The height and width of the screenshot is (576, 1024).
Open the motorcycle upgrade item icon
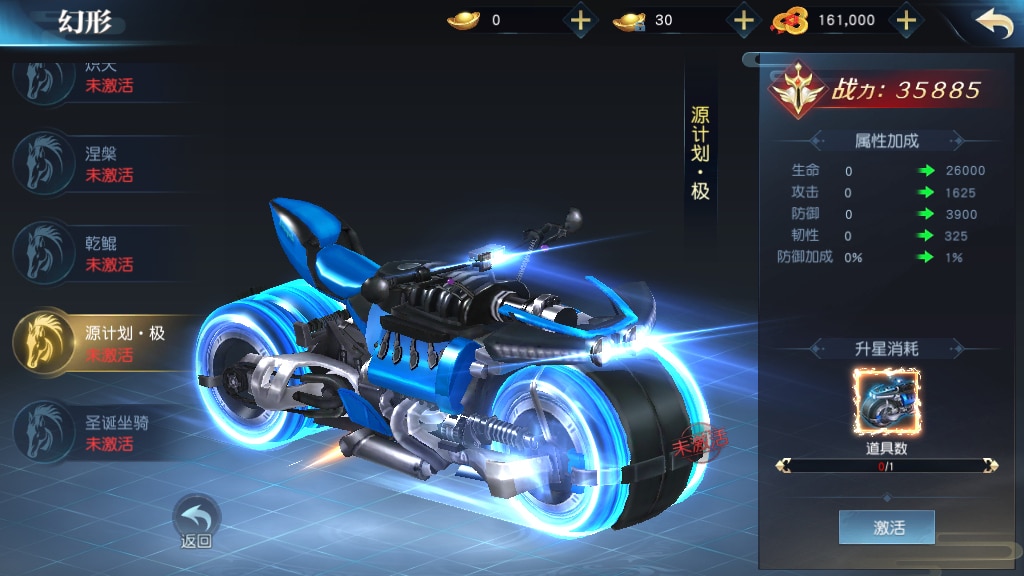[887, 401]
